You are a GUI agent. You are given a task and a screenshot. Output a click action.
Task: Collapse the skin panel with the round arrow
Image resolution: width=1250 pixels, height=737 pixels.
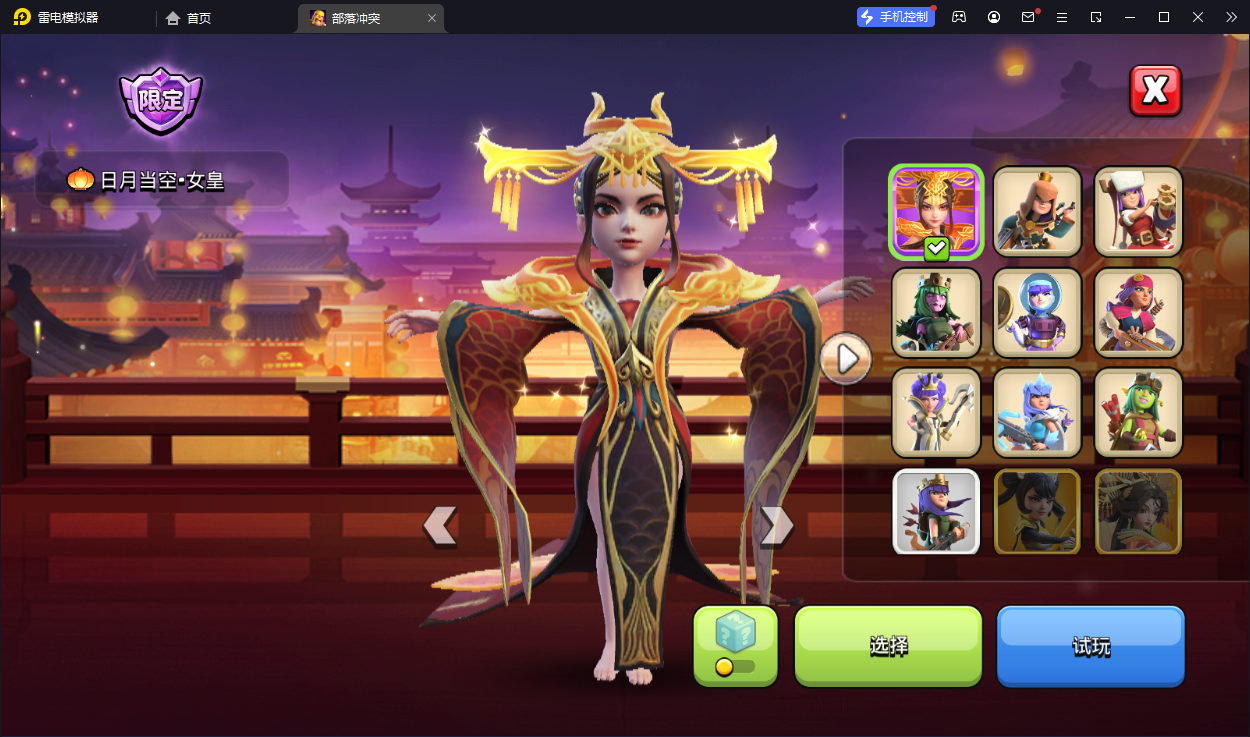tap(846, 358)
